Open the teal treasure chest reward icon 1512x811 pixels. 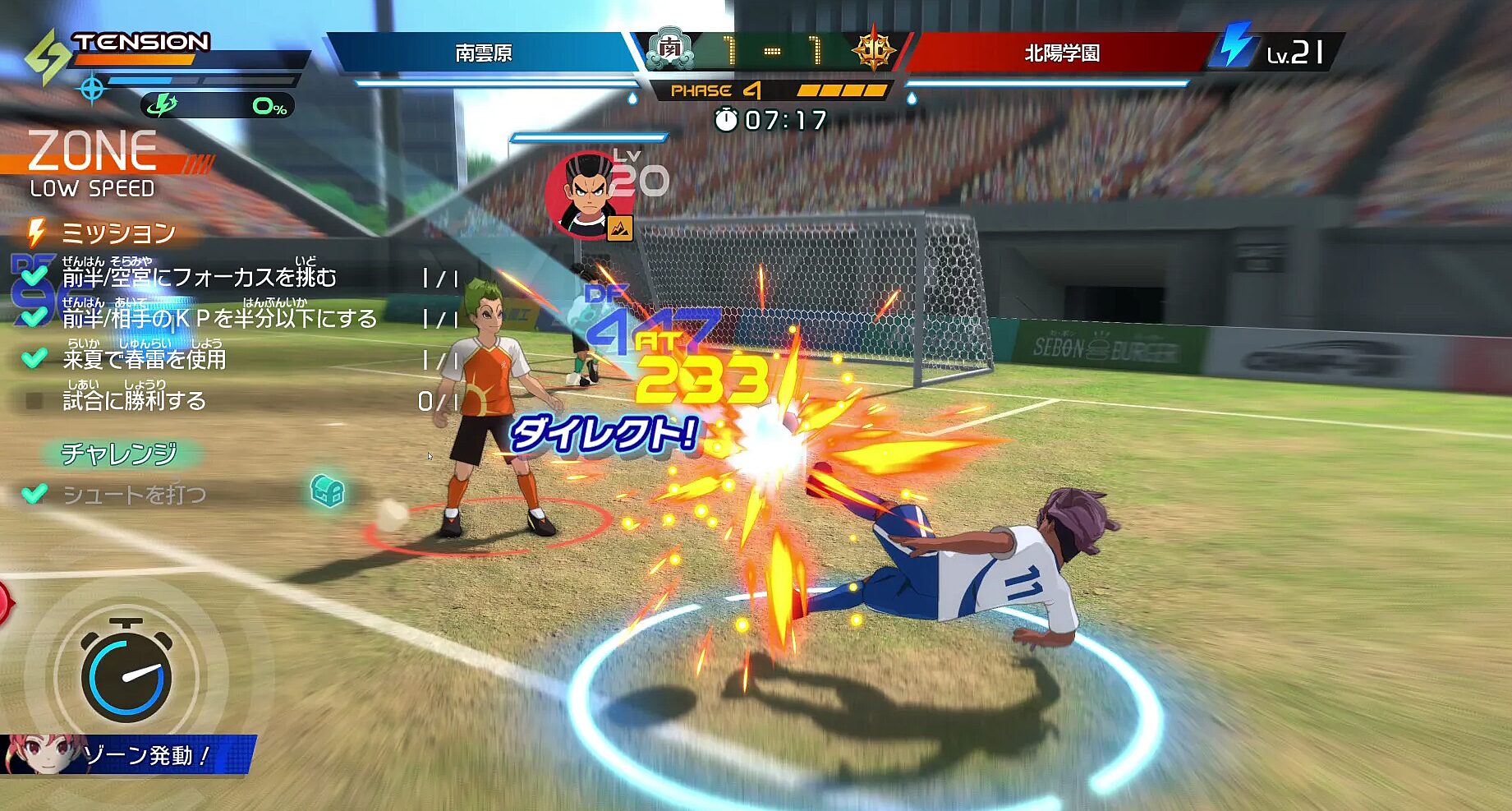pos(327,491)
